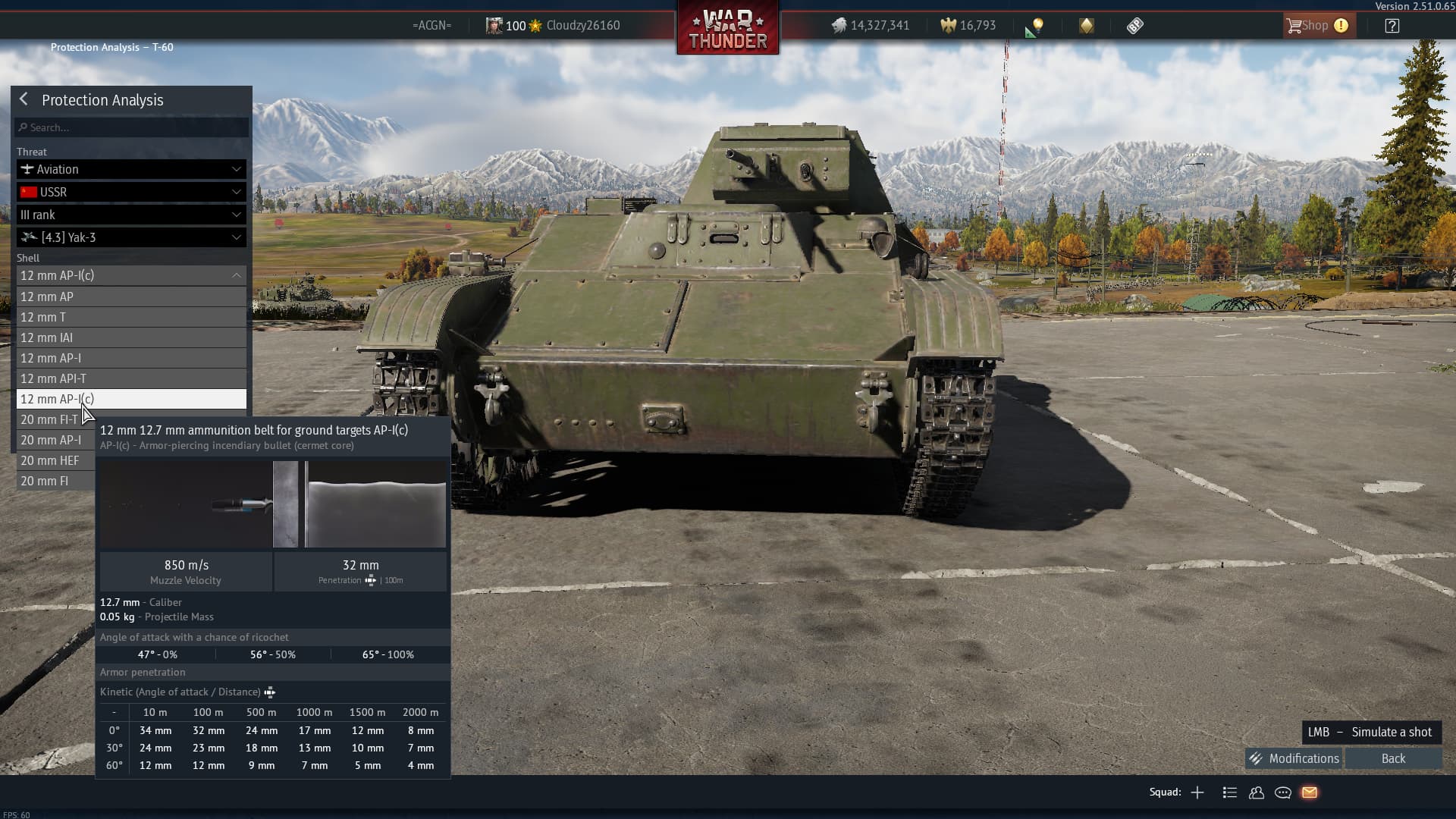The image size is (1456, 819).
Task: Open the chat speech bubble icon
Action: 1283,792
